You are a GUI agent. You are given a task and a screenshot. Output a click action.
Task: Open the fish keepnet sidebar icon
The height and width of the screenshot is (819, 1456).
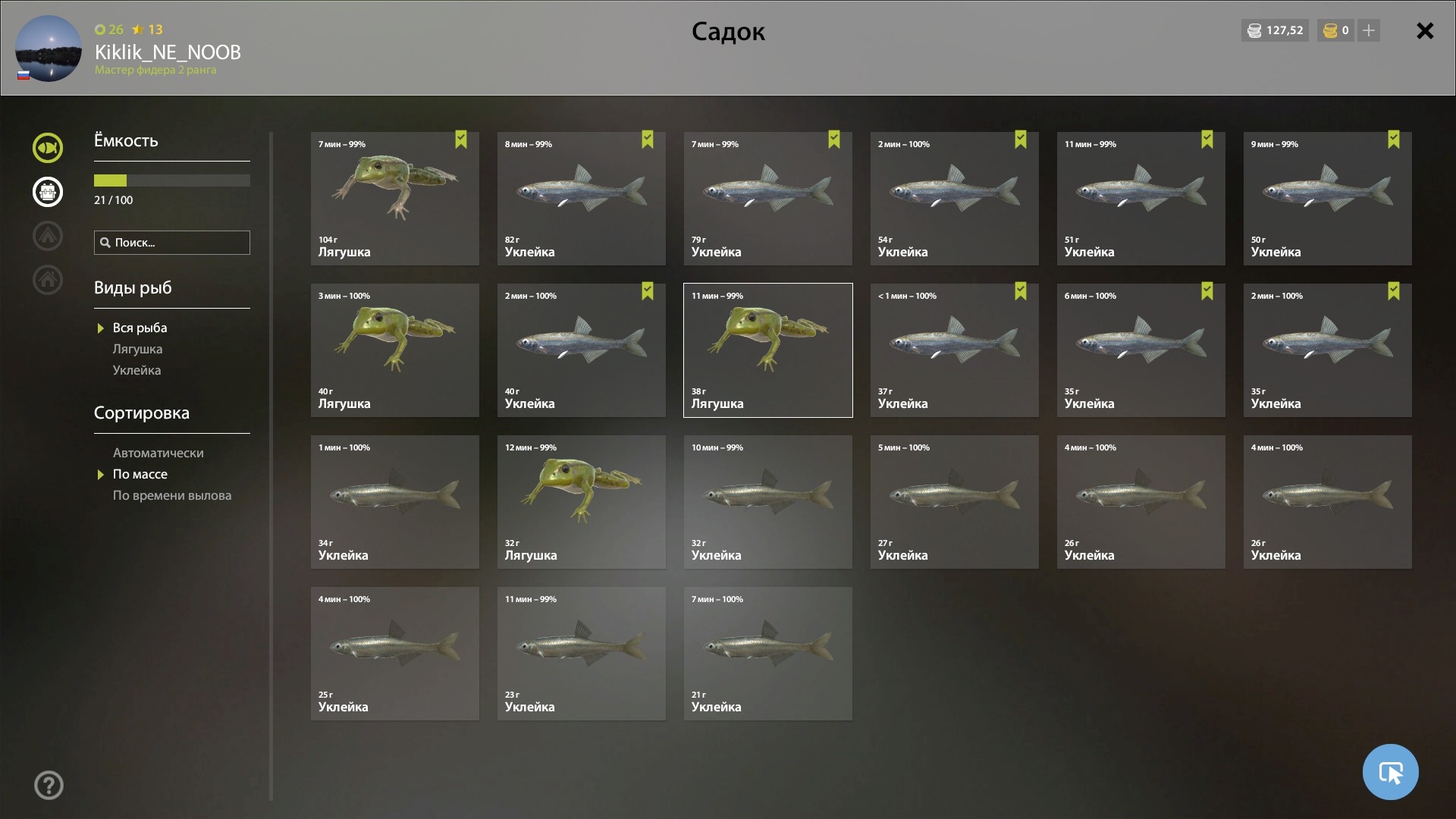48,148
